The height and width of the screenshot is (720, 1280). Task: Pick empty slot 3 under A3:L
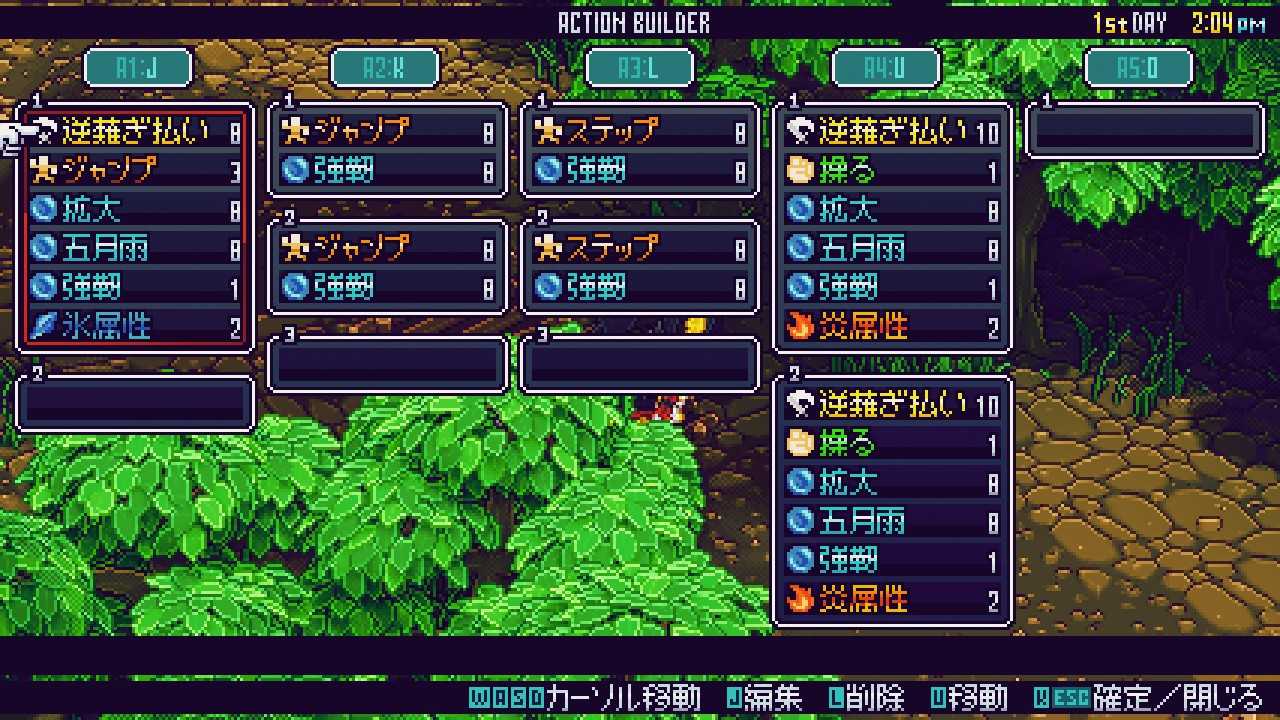click(640, 364)
